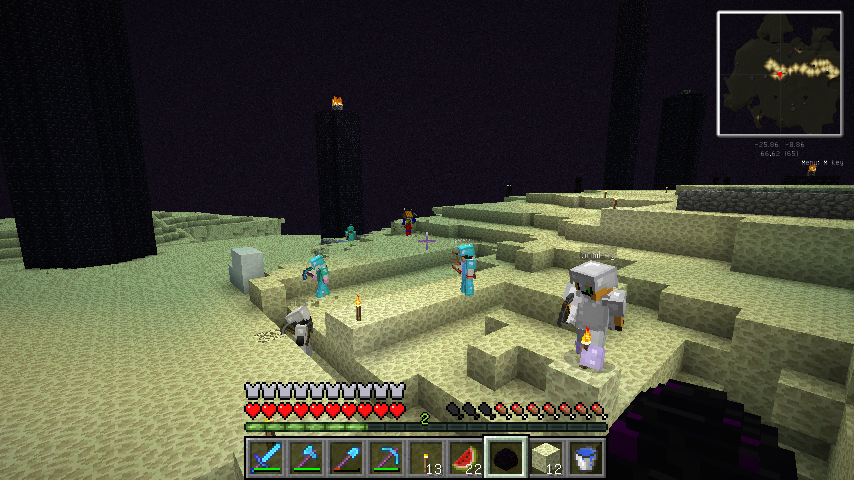Select the diamond sword hotbar slot

coord(266,458)
